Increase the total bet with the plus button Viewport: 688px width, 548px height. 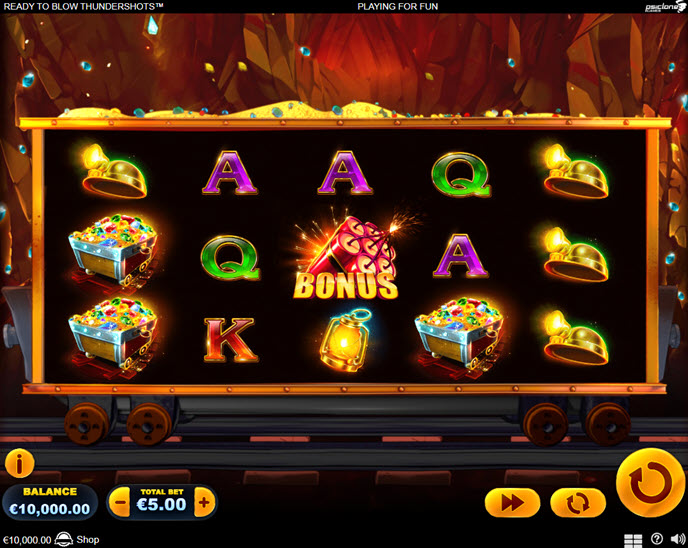[204, 502]
